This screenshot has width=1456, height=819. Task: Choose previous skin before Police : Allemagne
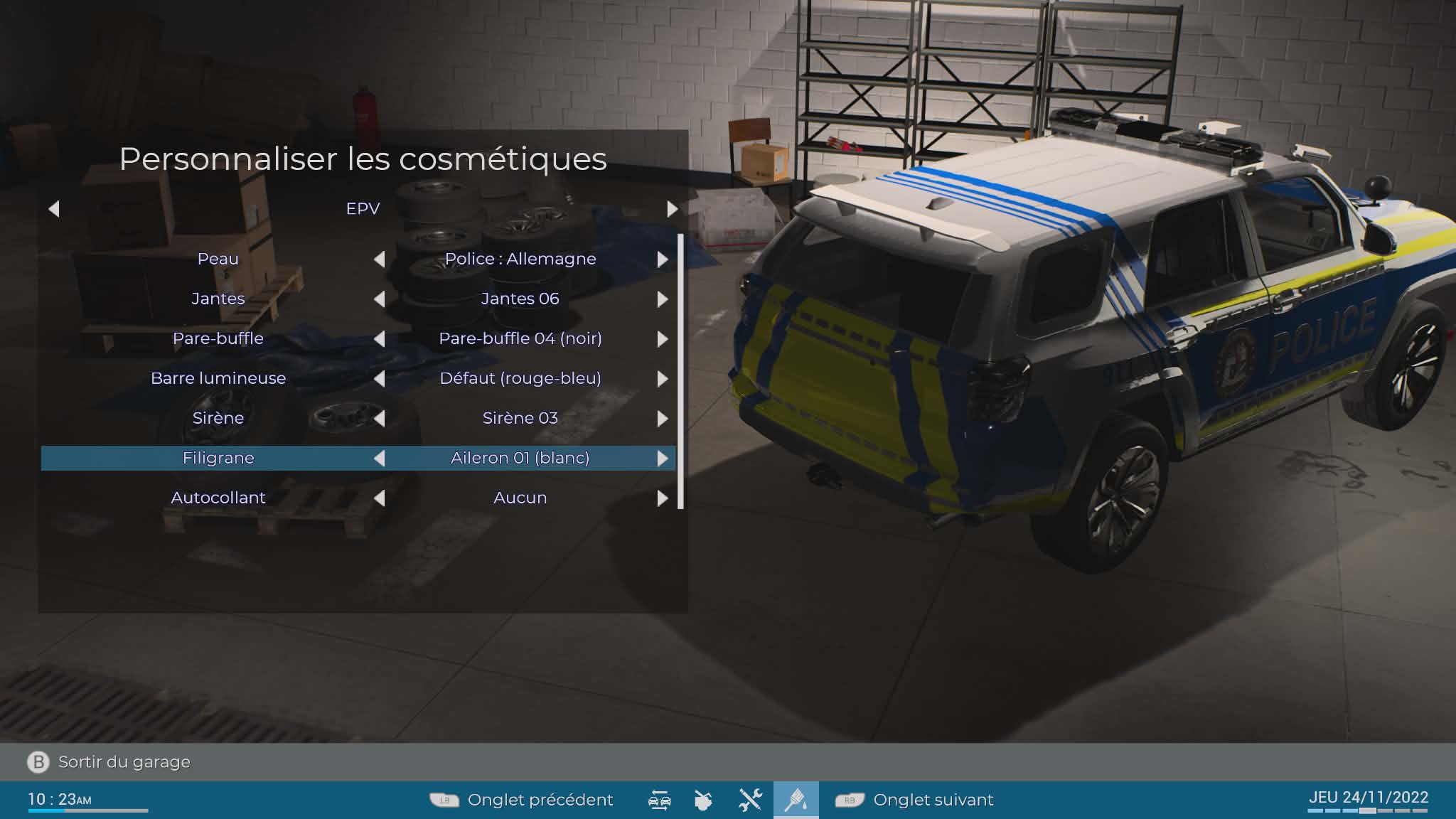coord(380,259)
